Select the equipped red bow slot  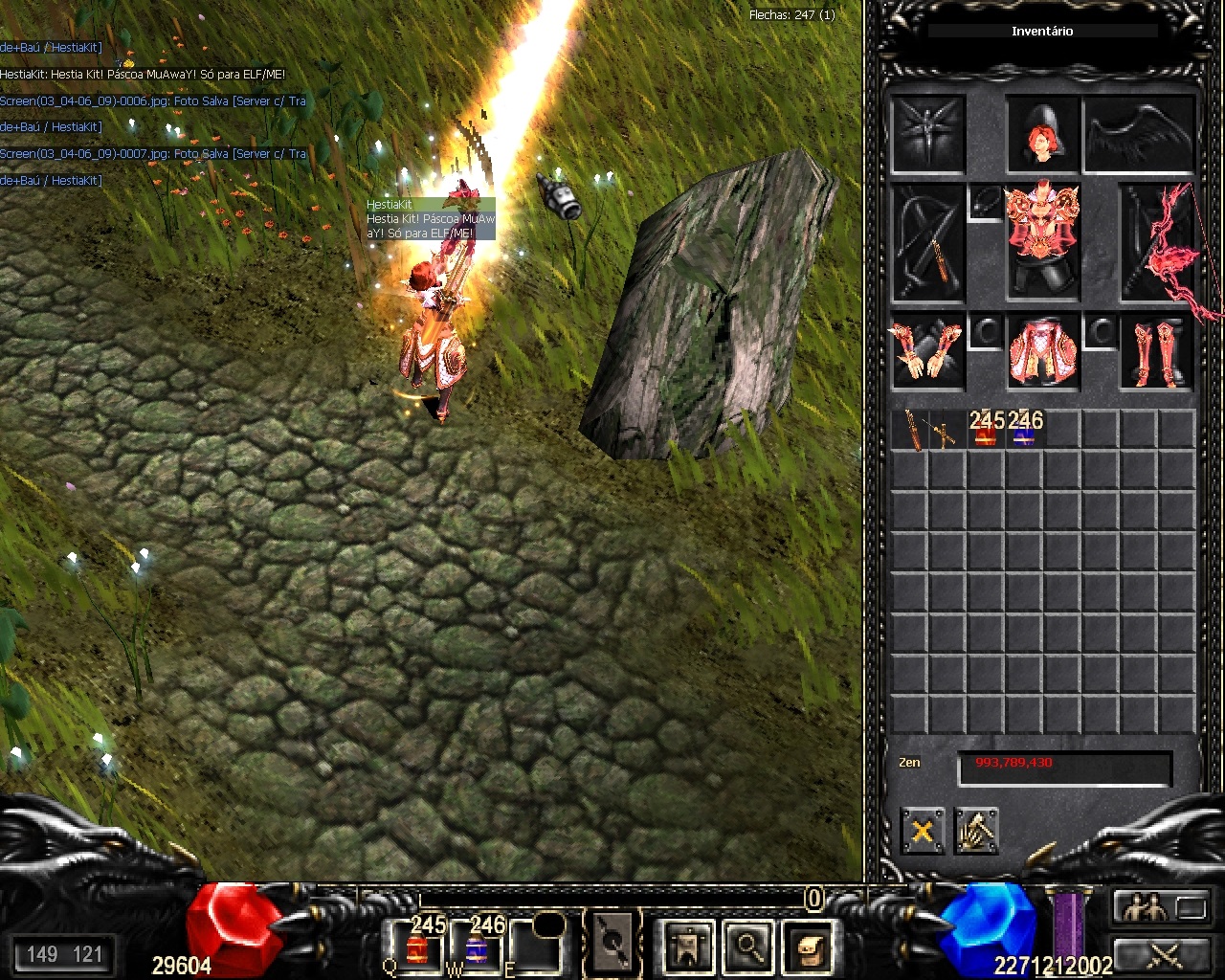[1158, 244]
